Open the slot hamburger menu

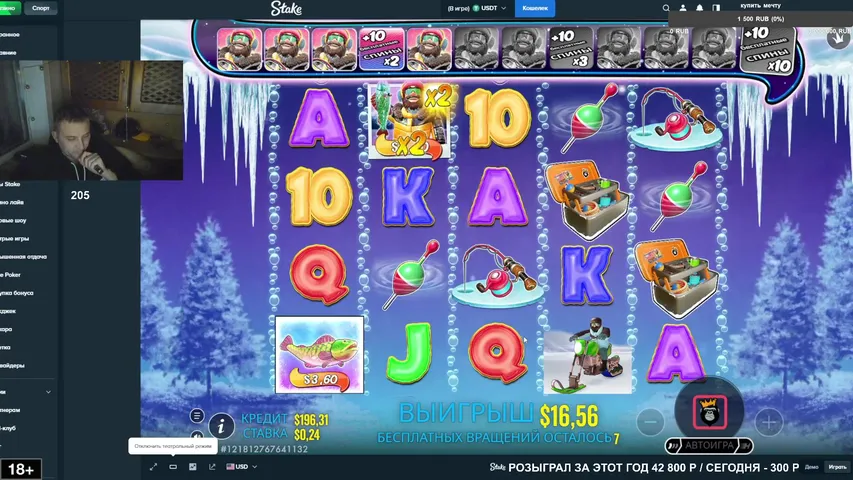pyautogui.click(x=197, y=415)
